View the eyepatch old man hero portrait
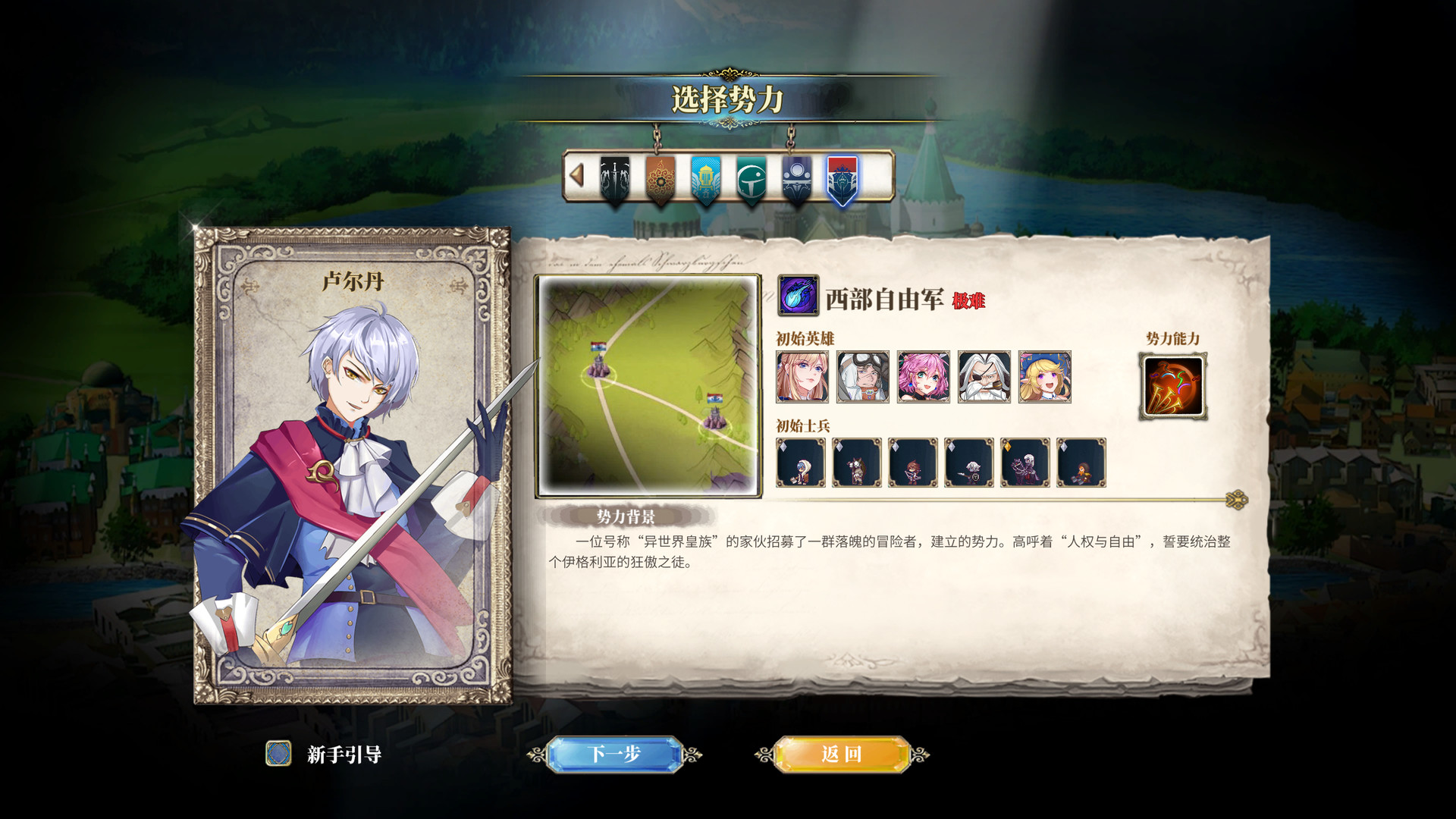Viewport: 1456px width, 819px height. [x=984, y=376]
